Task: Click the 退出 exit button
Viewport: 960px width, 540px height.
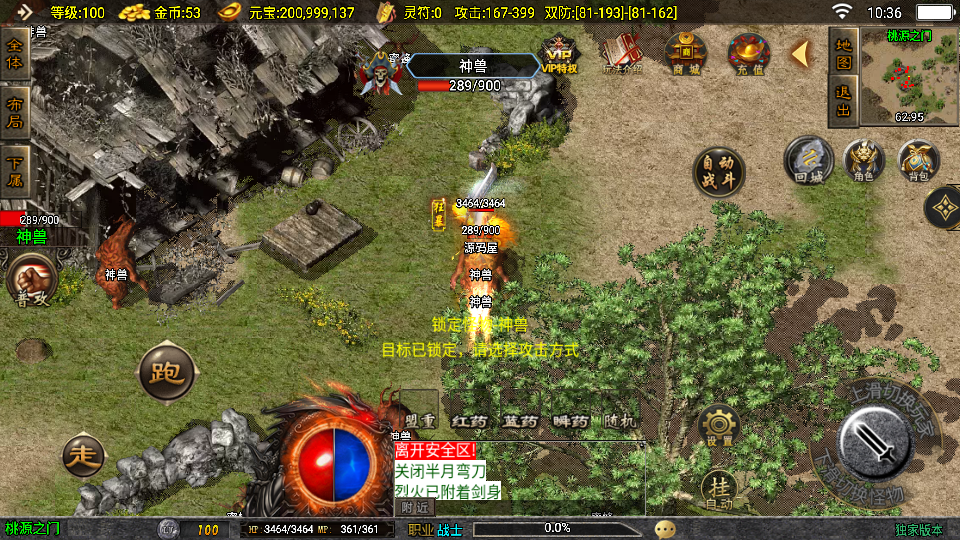Action: pos(844,102)
